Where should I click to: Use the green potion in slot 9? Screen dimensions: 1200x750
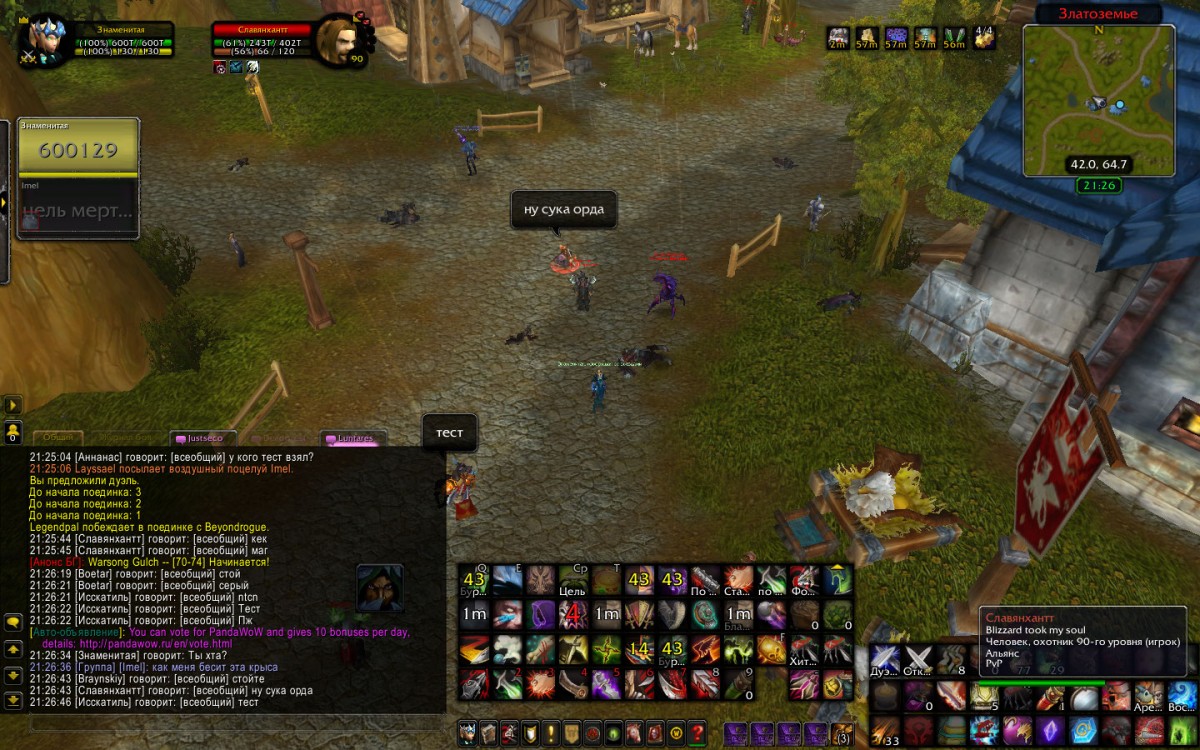(738, 684)
